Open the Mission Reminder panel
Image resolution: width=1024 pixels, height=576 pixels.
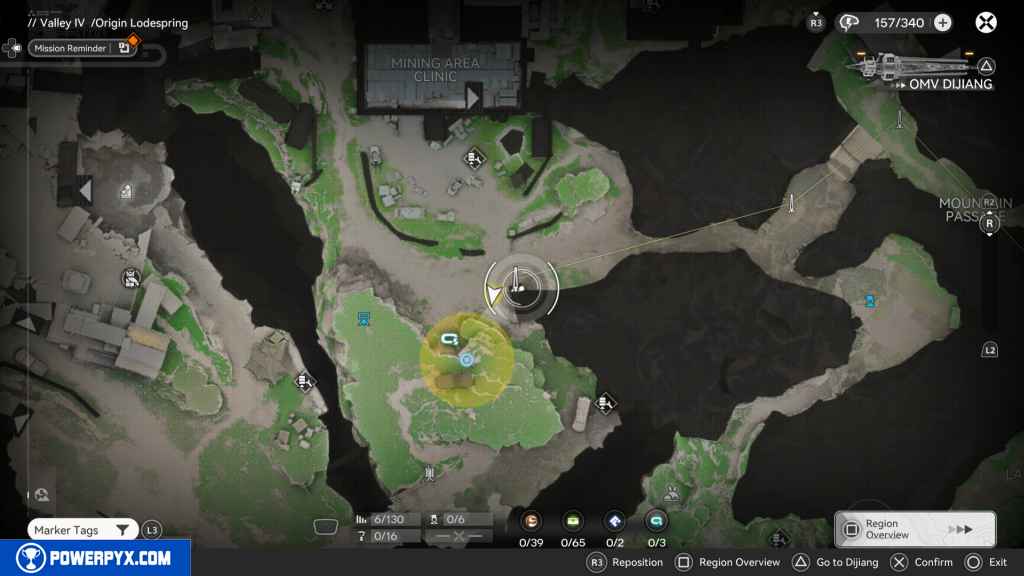[68, 48]
